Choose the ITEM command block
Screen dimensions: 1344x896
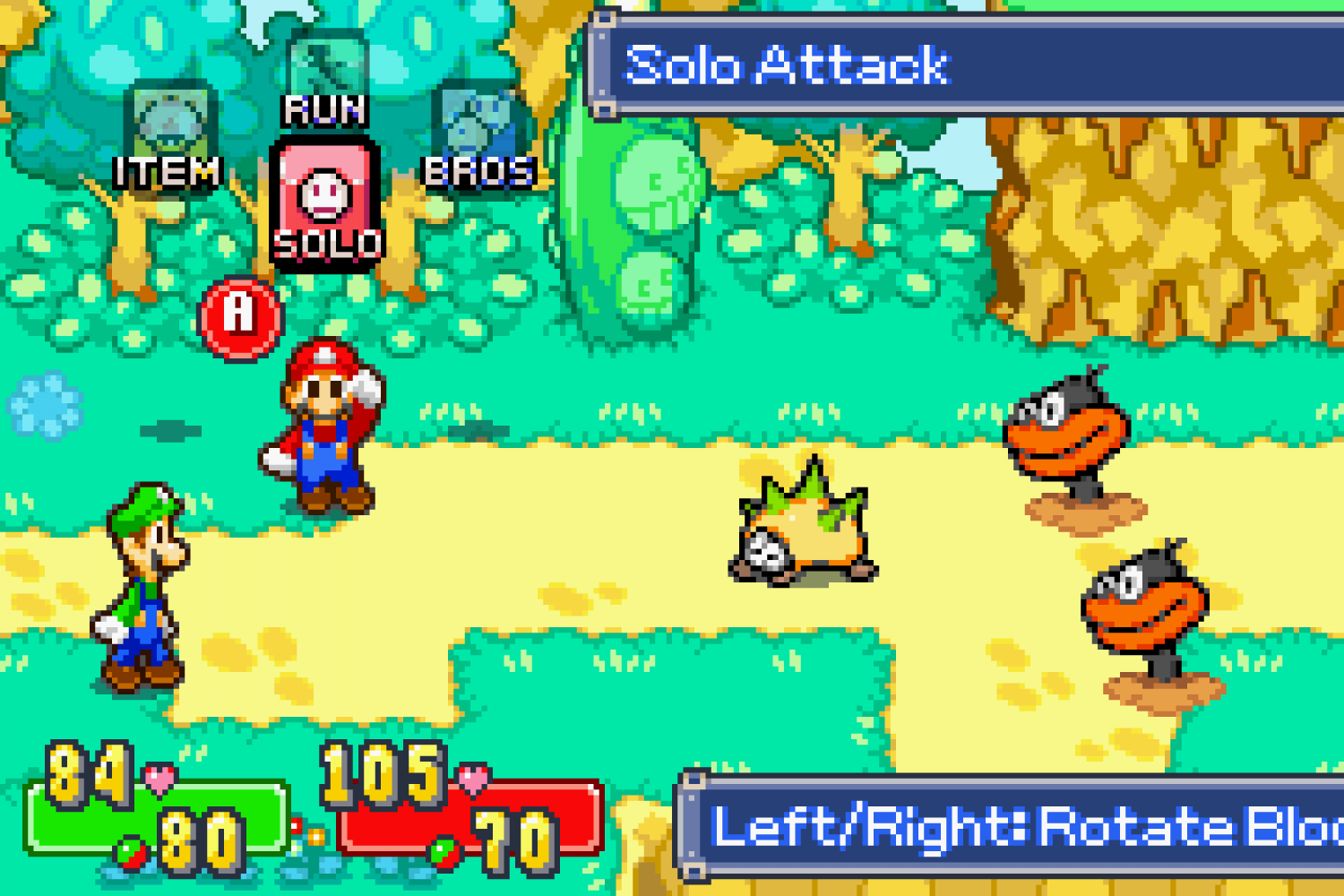(169, 136)
